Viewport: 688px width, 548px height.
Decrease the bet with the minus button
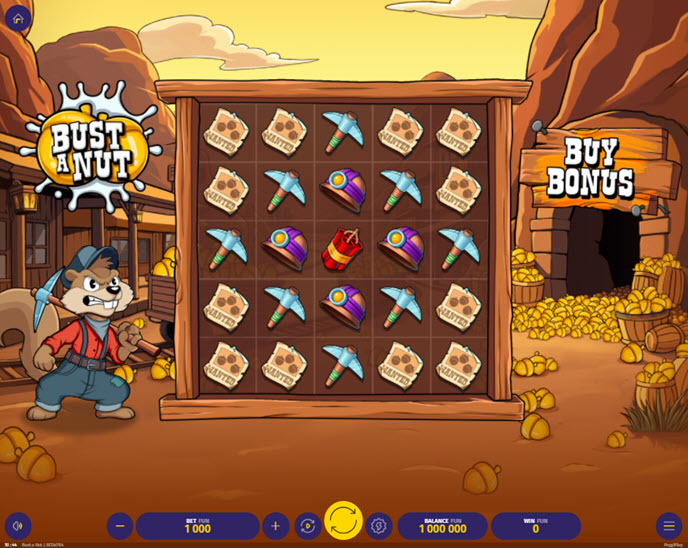[x=120, y=526]
